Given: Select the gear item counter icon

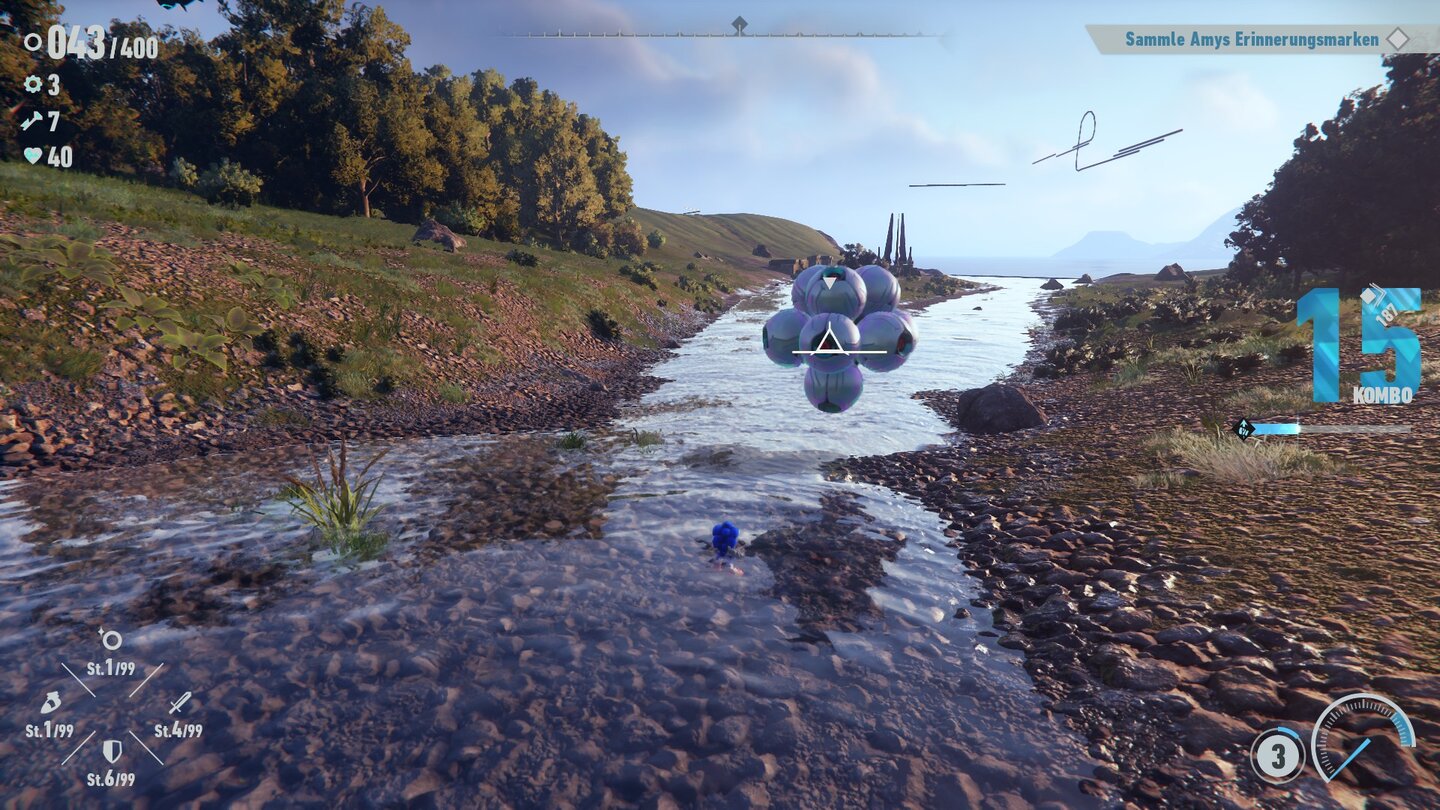Looking at the screenshot, I should coord(32,84).
